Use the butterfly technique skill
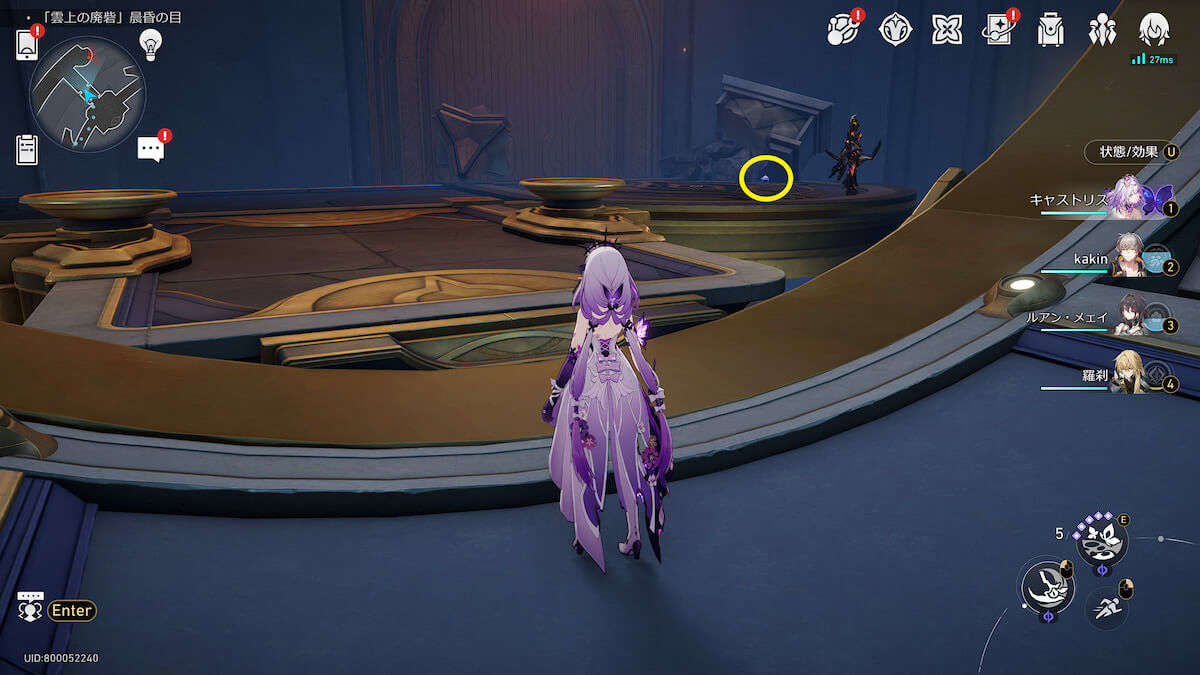The width and height of the screenshot is (1200, 675). click(1101, 541)
